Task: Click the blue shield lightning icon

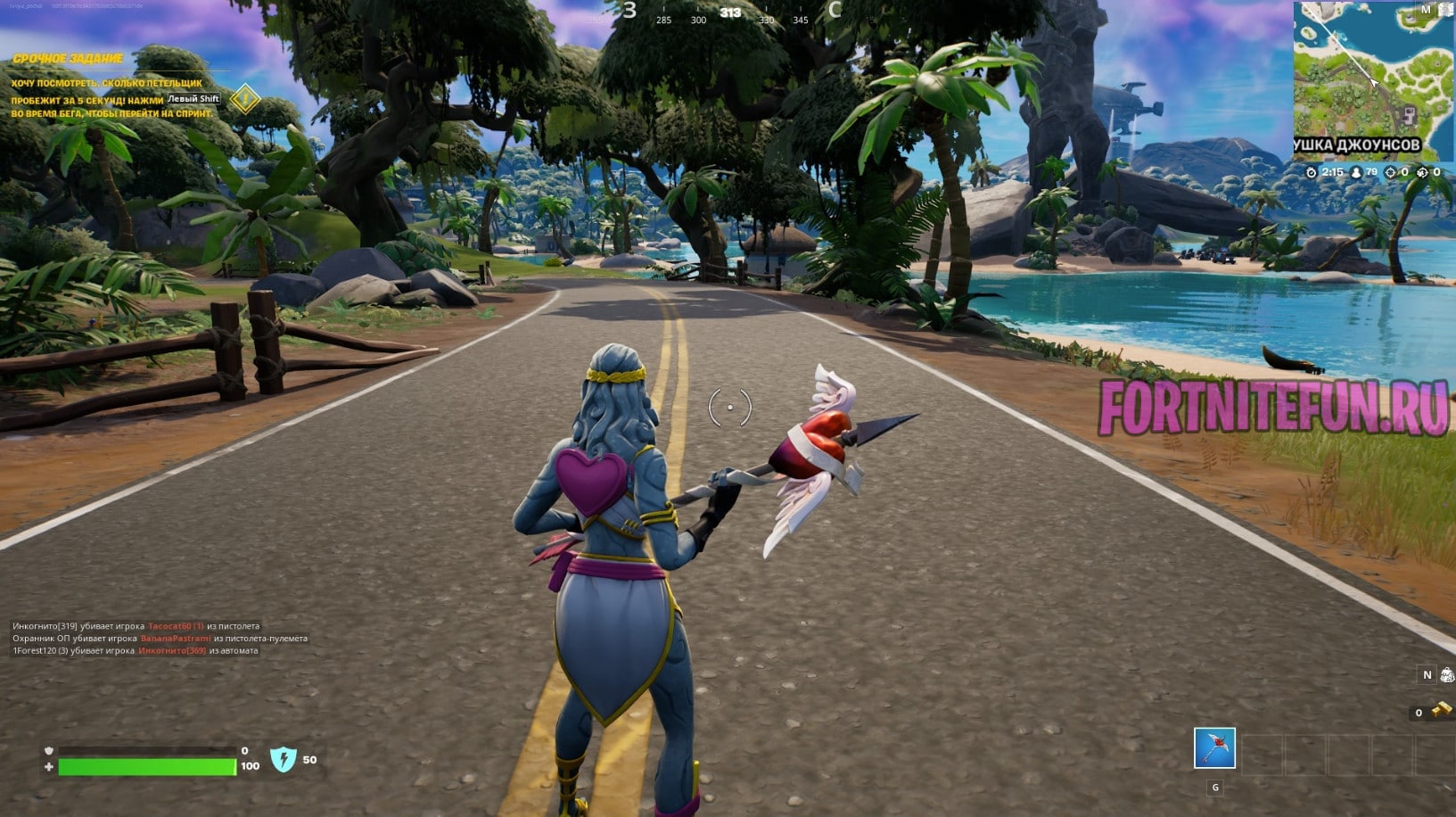Action: point(283,760)
